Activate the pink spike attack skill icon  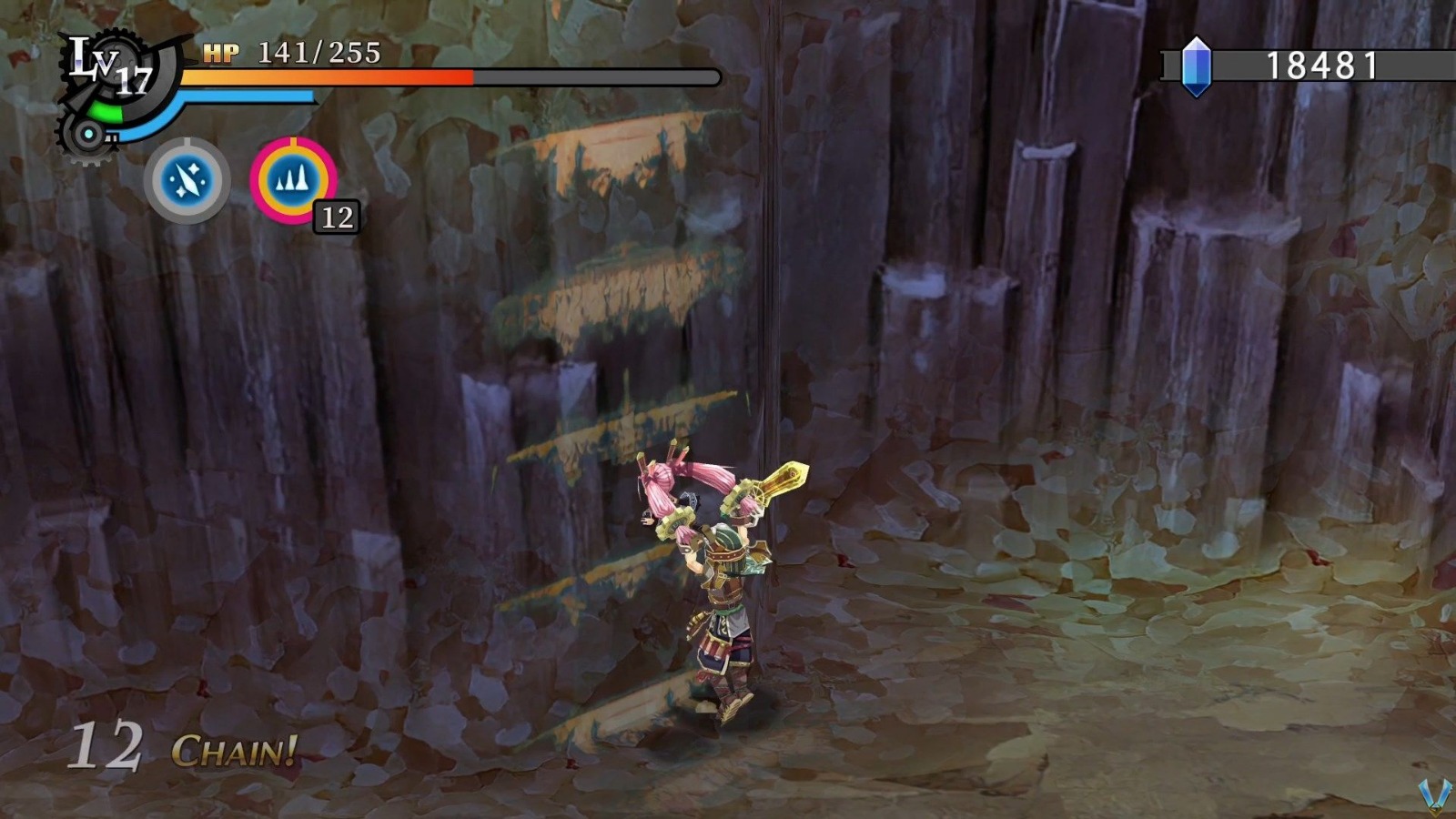pyautogui.click(x=293, y=179)
